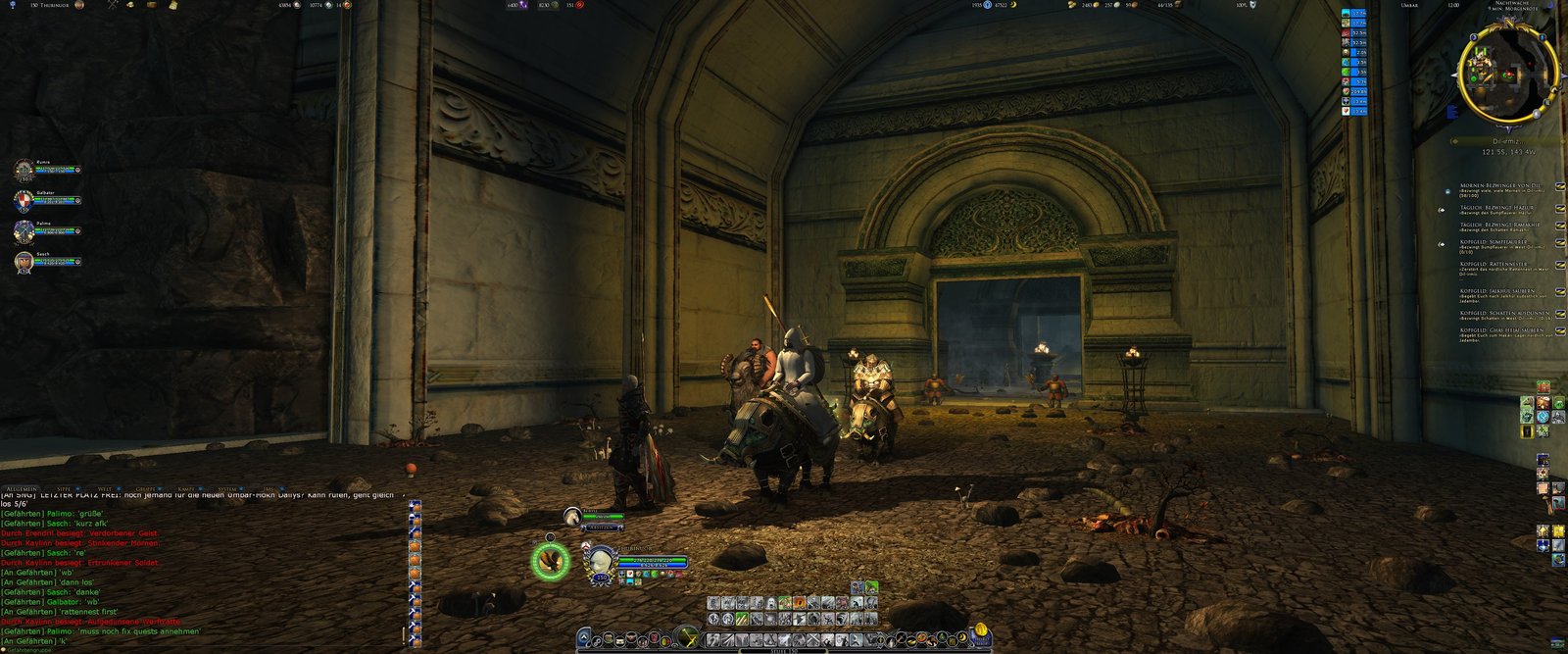
Task: Select party member Sasch's portrait
Action: 24,261
